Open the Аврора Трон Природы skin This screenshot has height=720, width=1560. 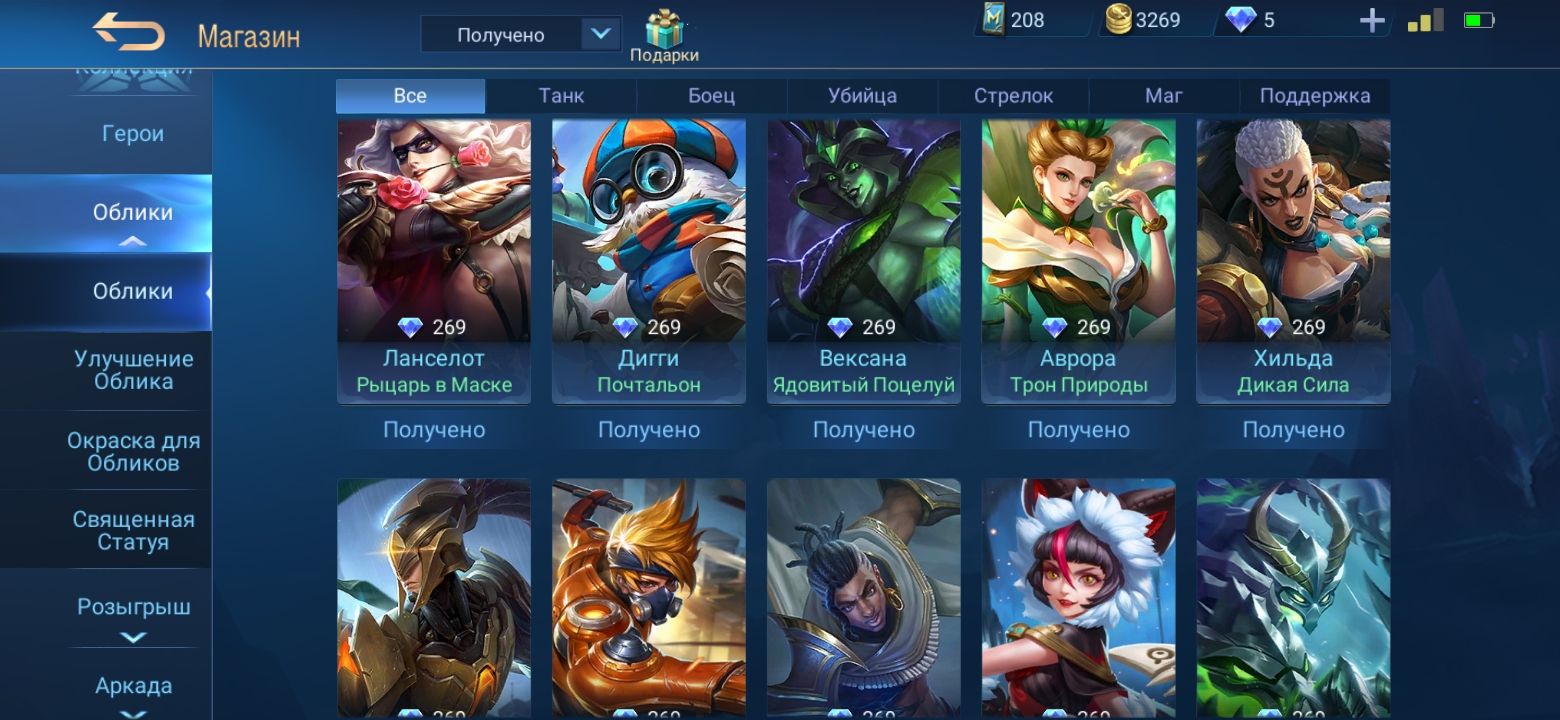click(1078, 260)
